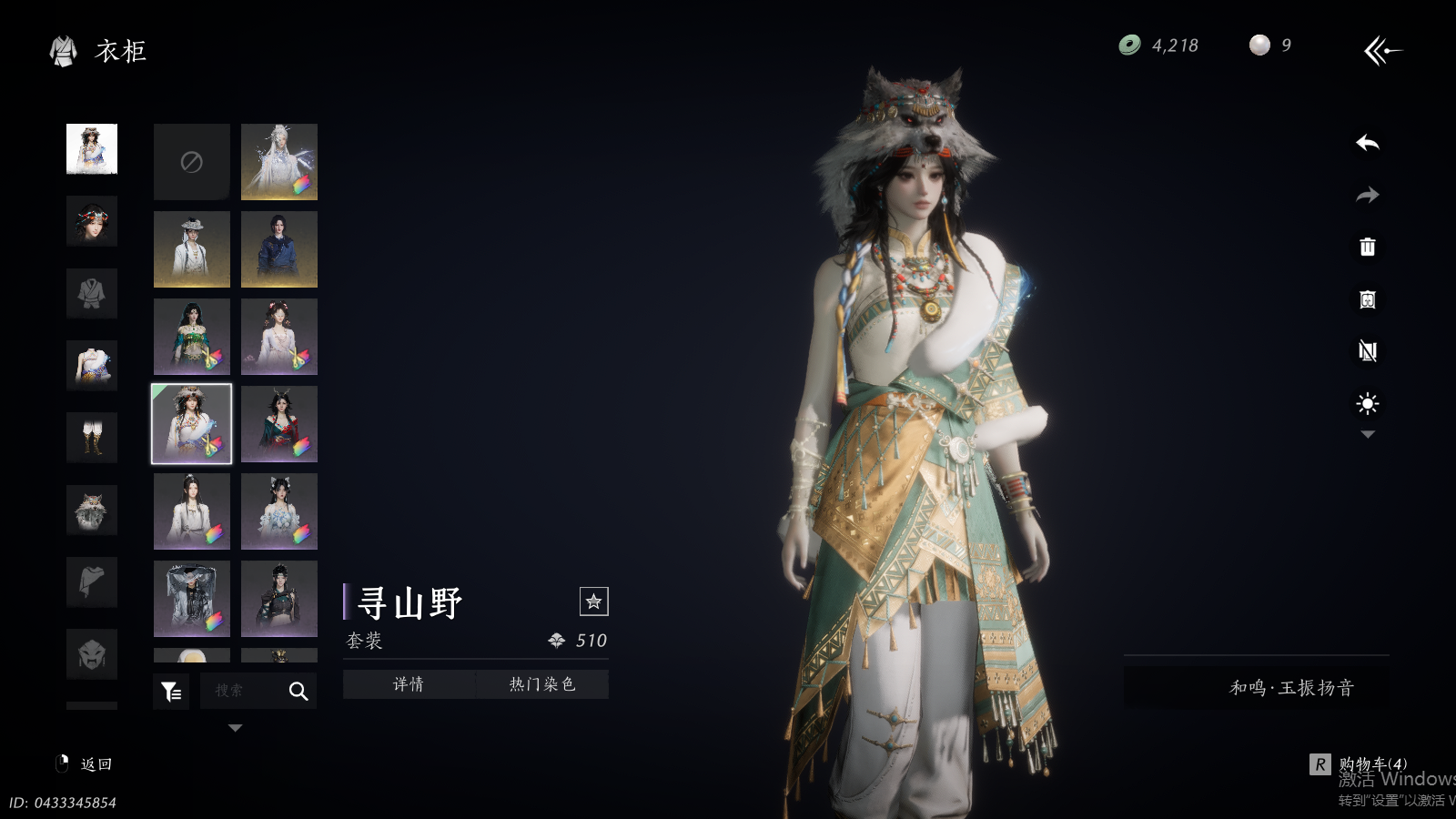Exit wardrobe with the top-right back arrow
The width and height of the screenshot is (1456, 819).
(x=1382, y=50)
